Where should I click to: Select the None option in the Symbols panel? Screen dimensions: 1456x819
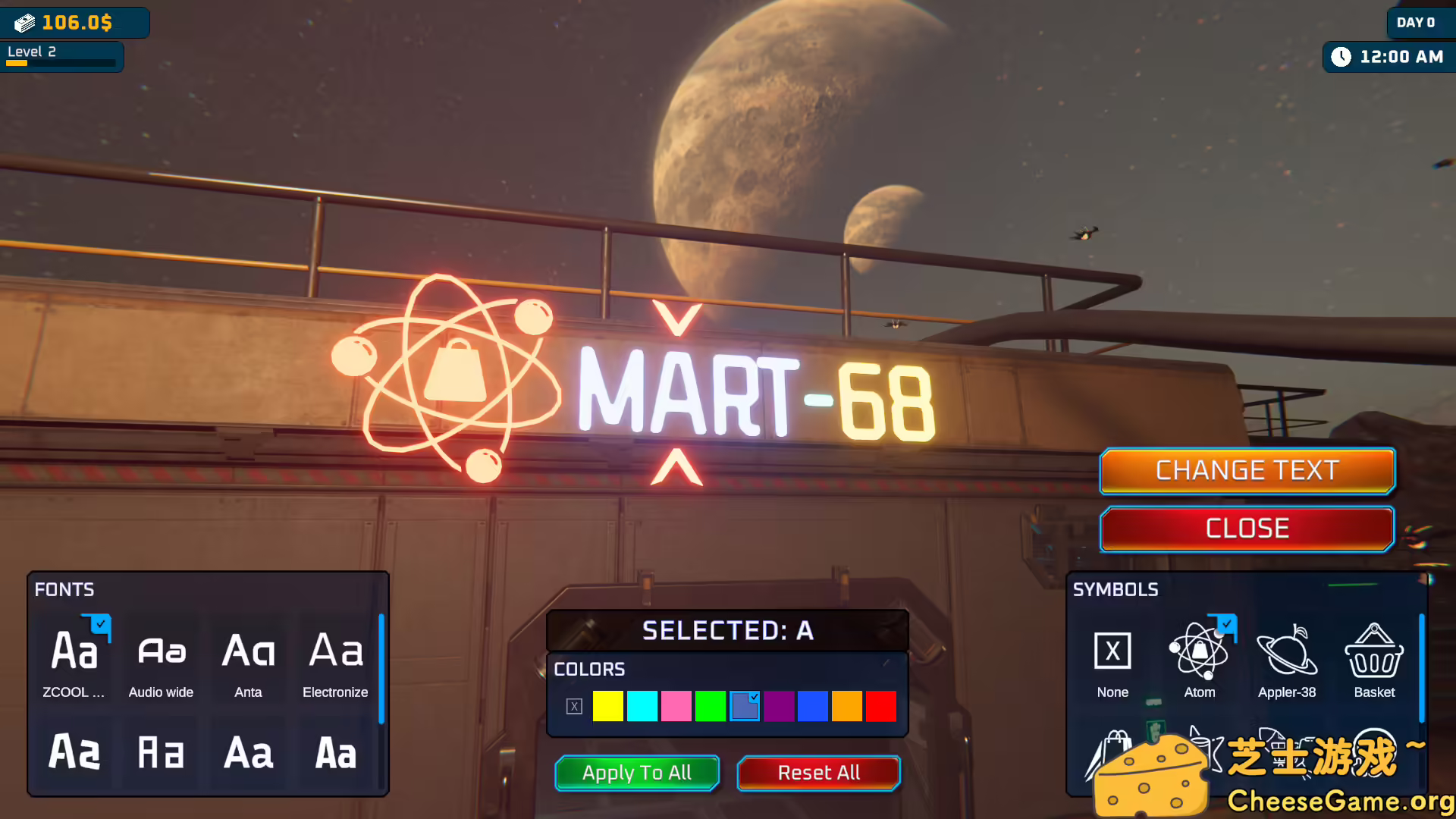click(1112, 650)
